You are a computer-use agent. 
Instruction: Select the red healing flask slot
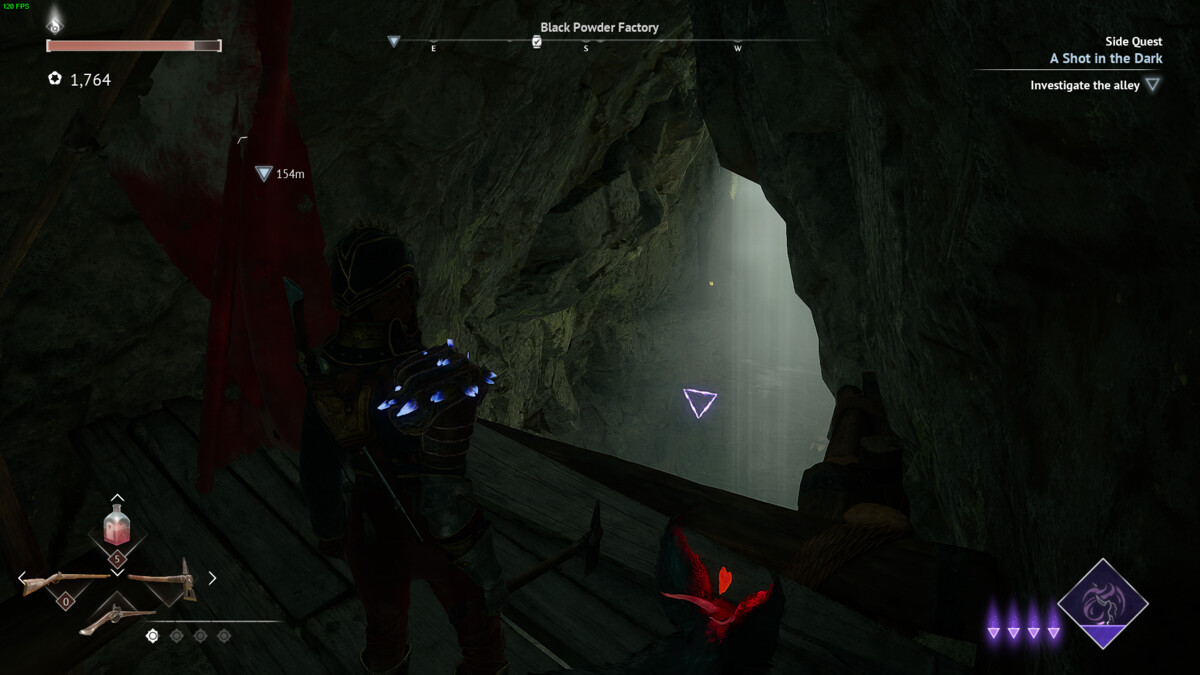(x=117, y=525)
